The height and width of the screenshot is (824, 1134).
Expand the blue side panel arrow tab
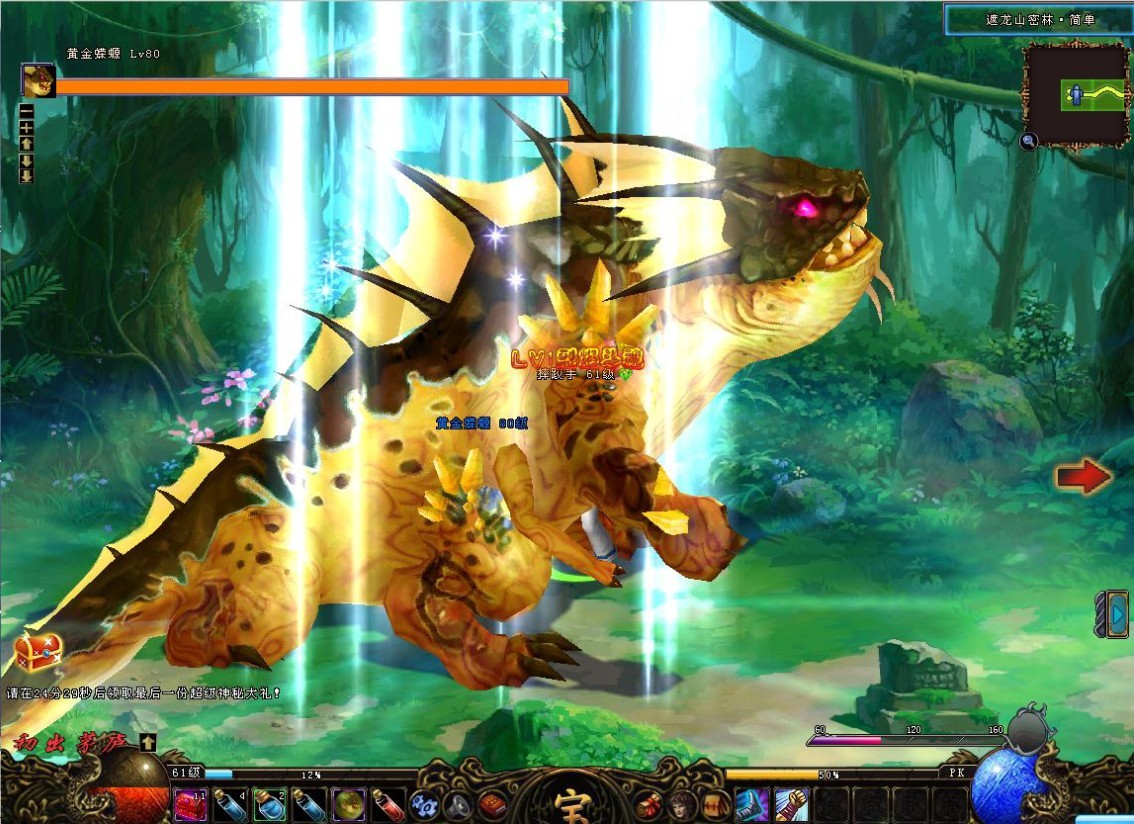(1114, 613)
